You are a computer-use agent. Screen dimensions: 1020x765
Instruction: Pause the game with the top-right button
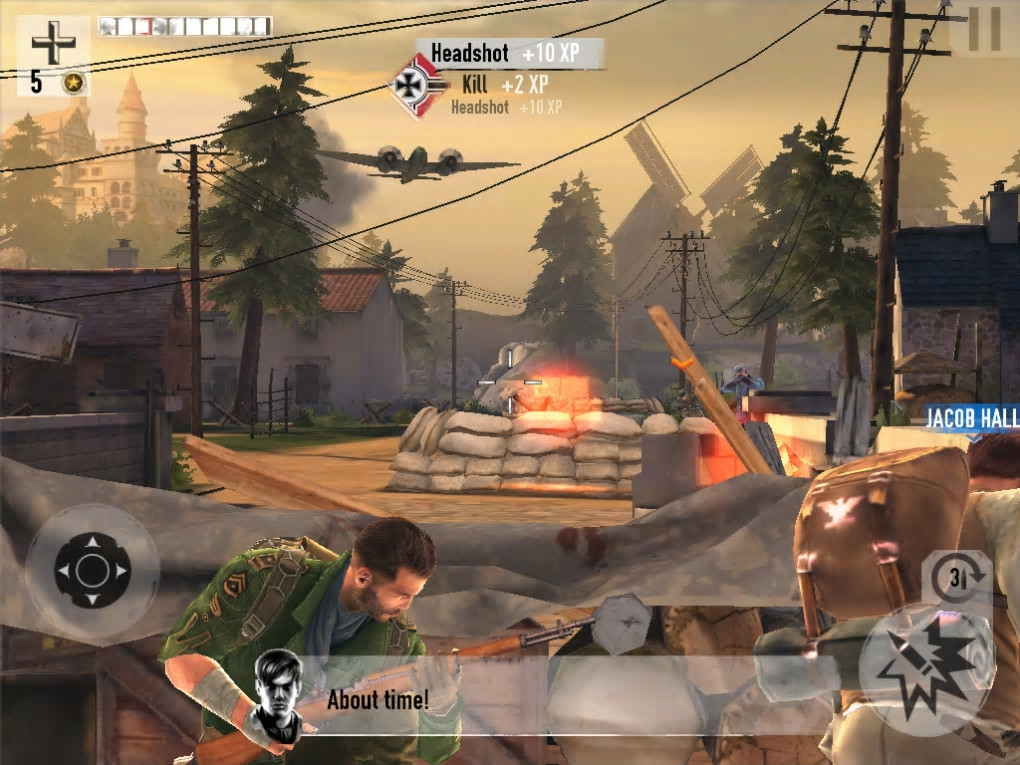click(x=984, y=30)
